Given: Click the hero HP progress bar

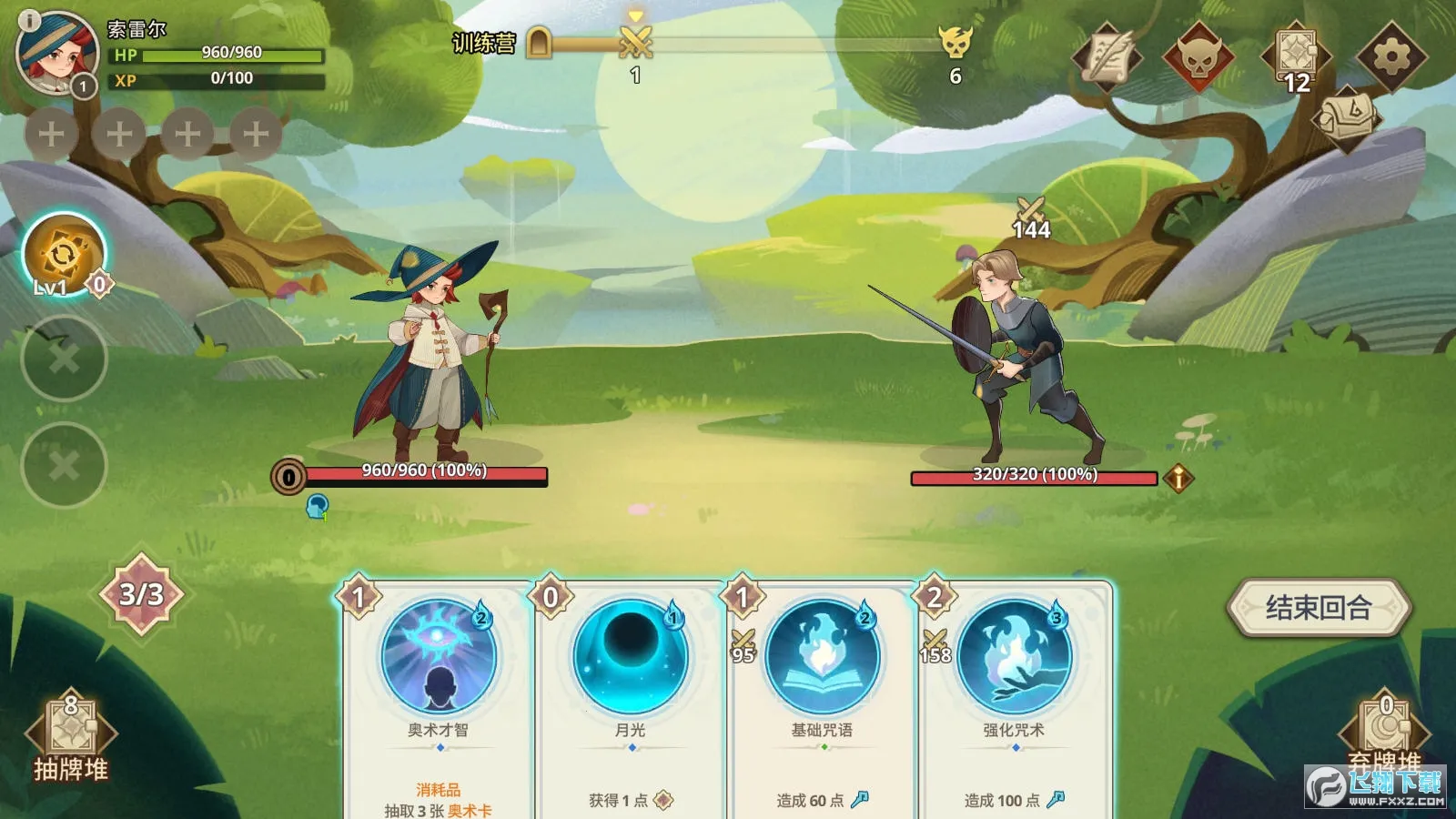Looking at the screenshot, I should tap(226, 55).
